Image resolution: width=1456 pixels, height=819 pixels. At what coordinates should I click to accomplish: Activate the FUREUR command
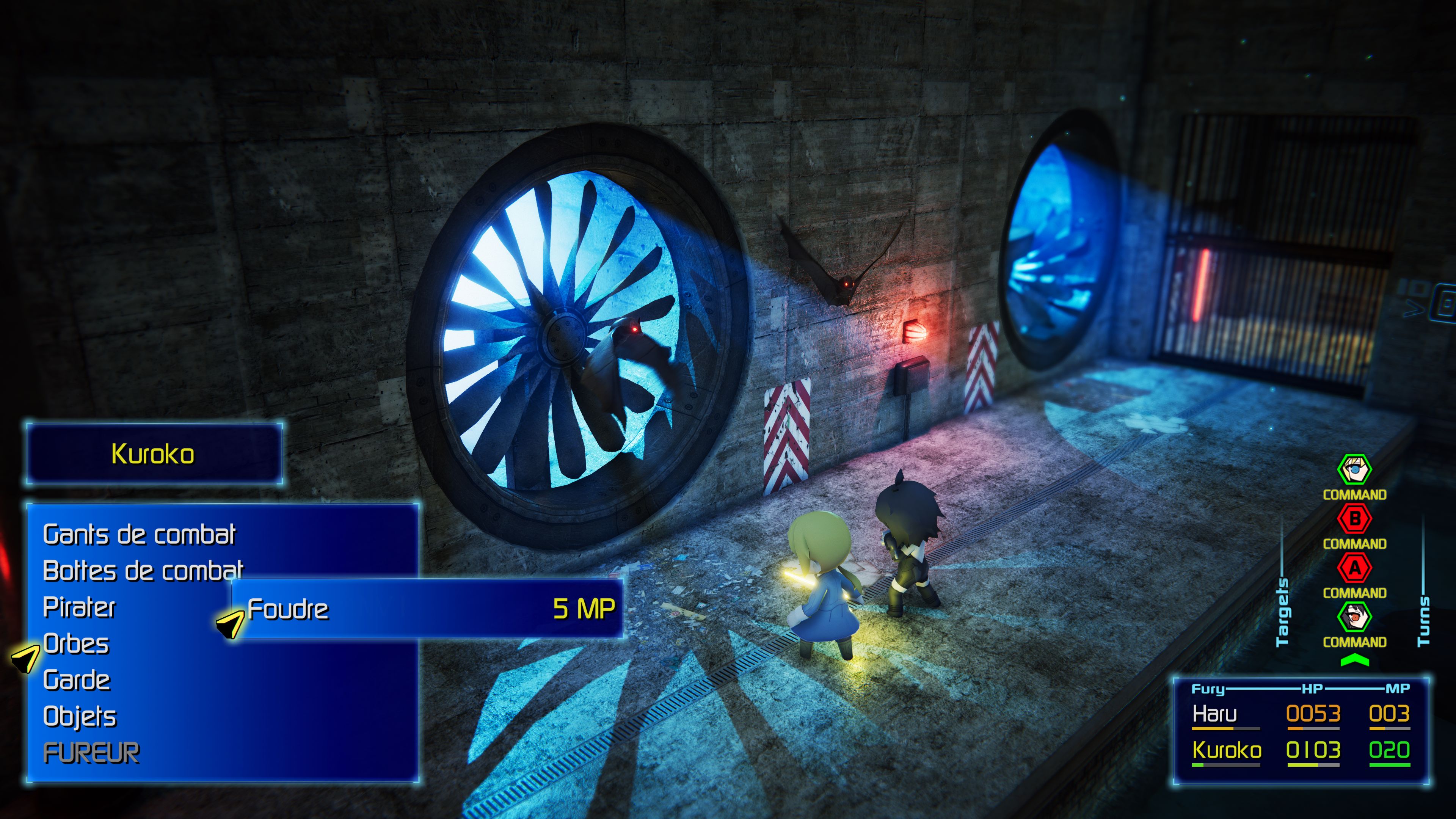tap(91, 753)
